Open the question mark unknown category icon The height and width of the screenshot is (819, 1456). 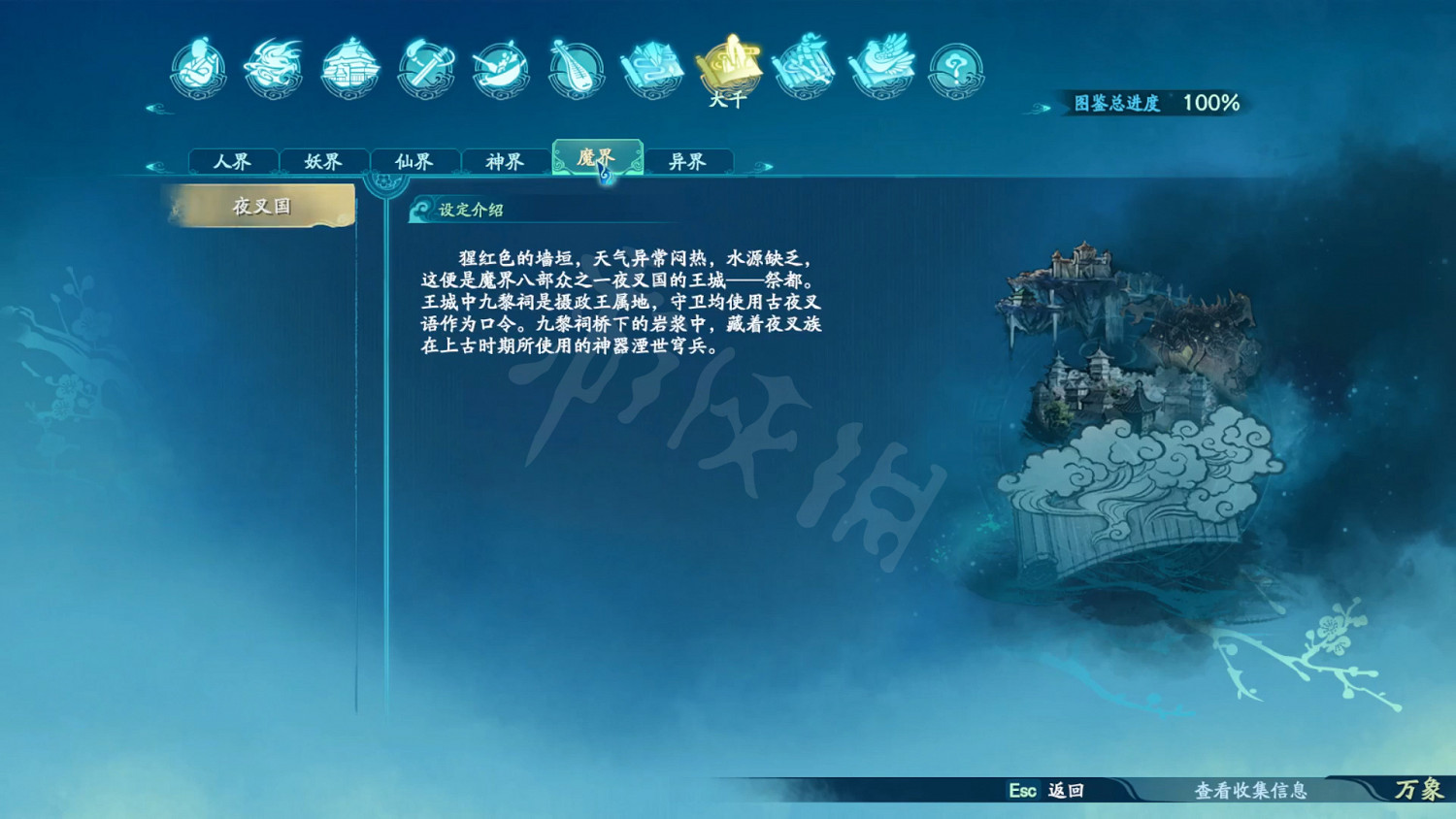click(956, 68)
